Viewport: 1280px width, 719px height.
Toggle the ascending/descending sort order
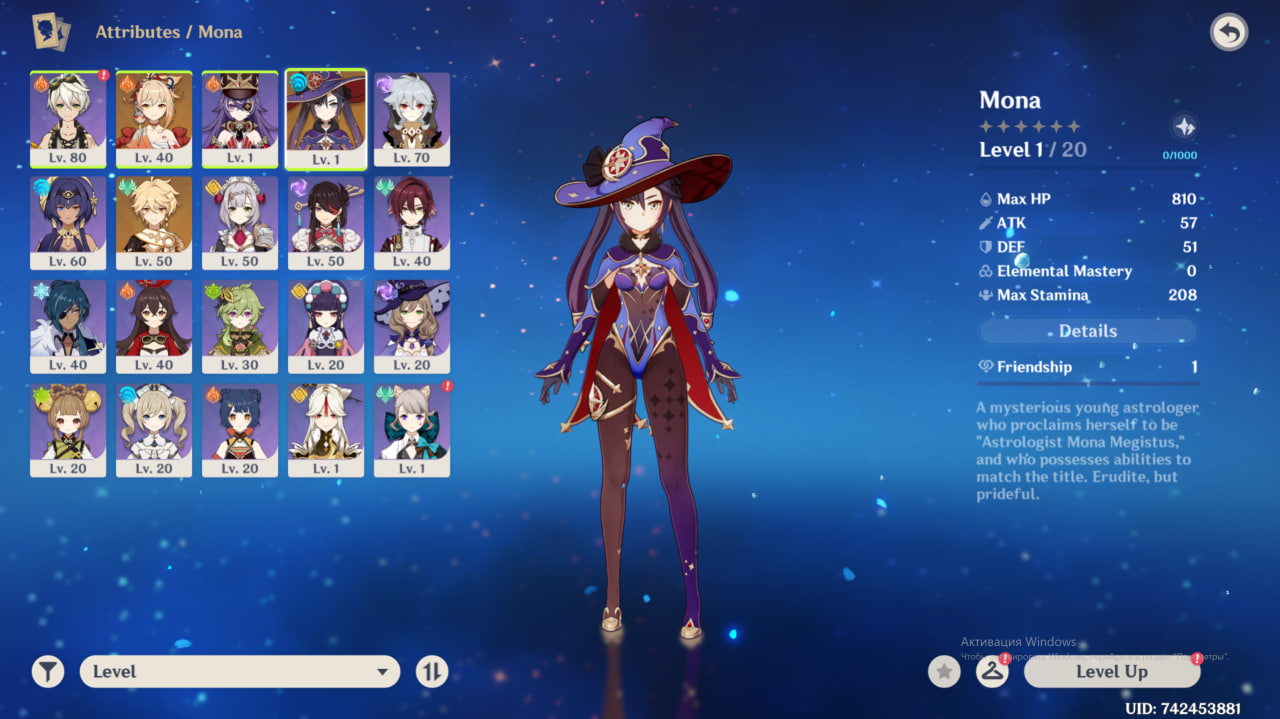tap(432, 672)
